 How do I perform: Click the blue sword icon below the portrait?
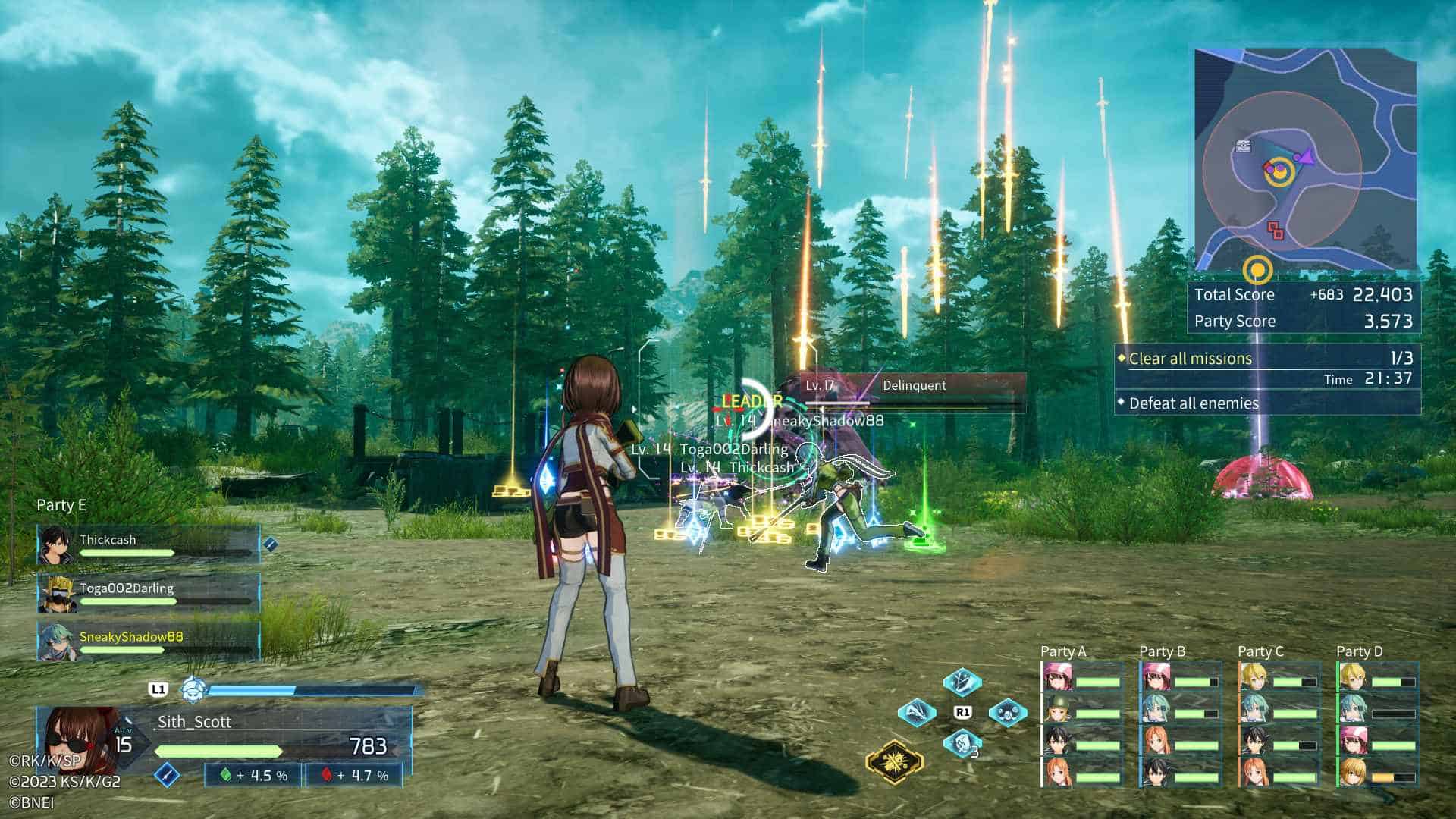coord(167,775)
